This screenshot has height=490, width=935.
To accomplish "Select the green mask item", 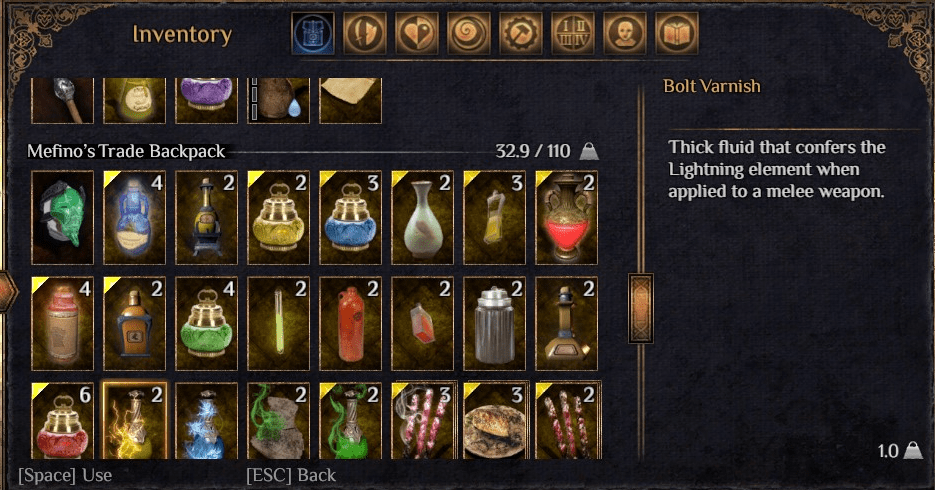I will pyautogui.click(x=62, y=217).
